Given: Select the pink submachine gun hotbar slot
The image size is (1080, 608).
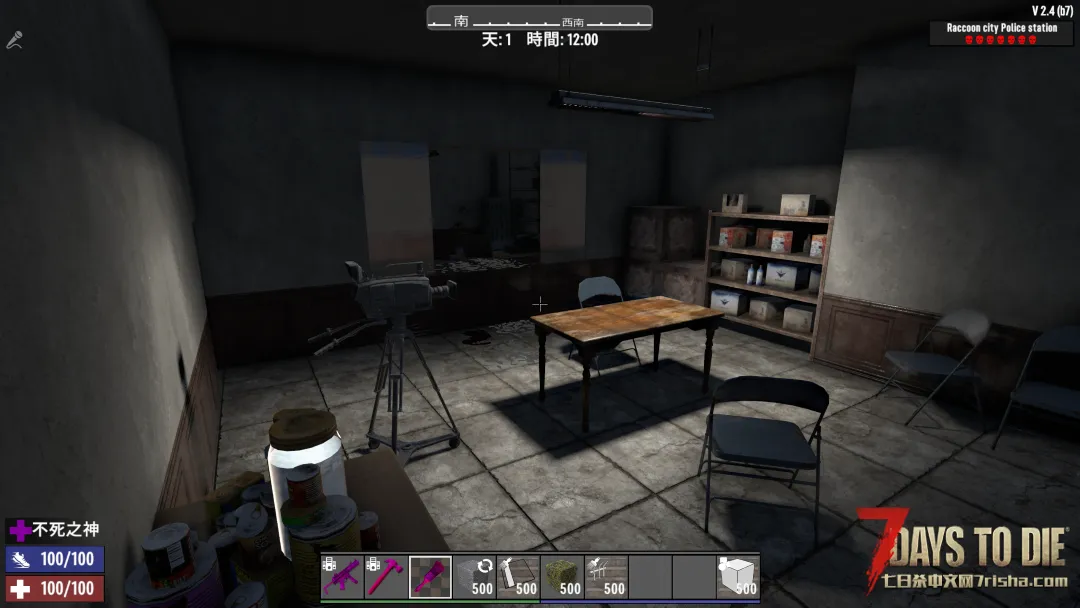Looking at the screenshot, I should [342, 577].
